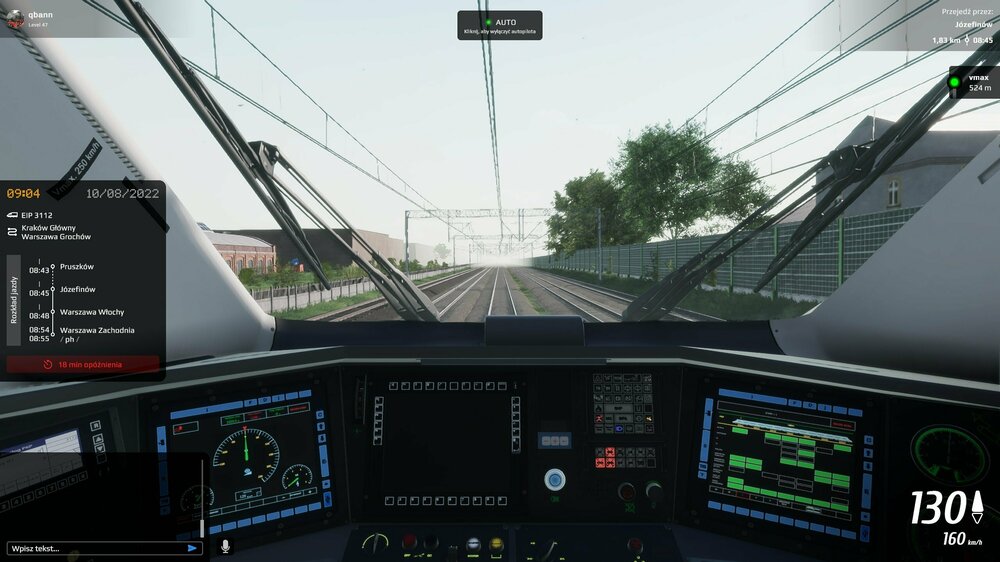The image size is (1000, 562).
Task: Click the vmax signal indicator
Action: [972, 82]
